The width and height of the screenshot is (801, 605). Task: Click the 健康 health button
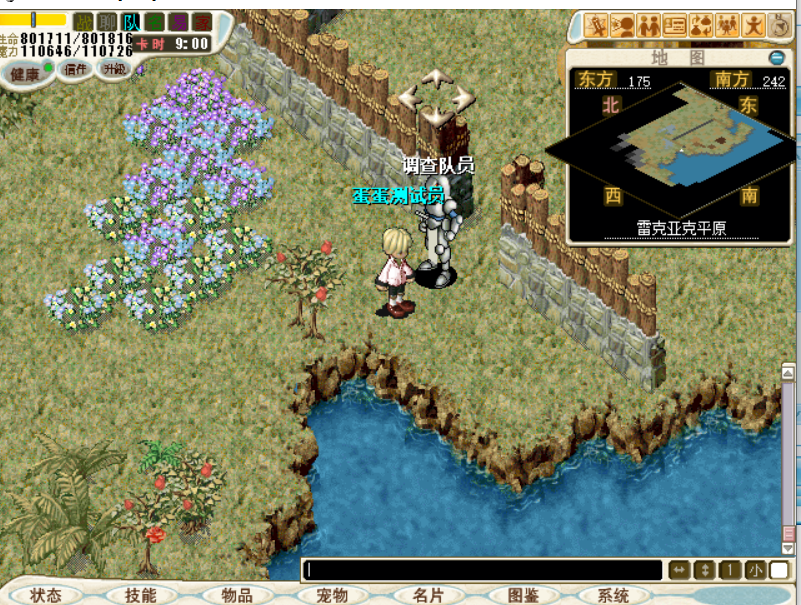(25, 73)
